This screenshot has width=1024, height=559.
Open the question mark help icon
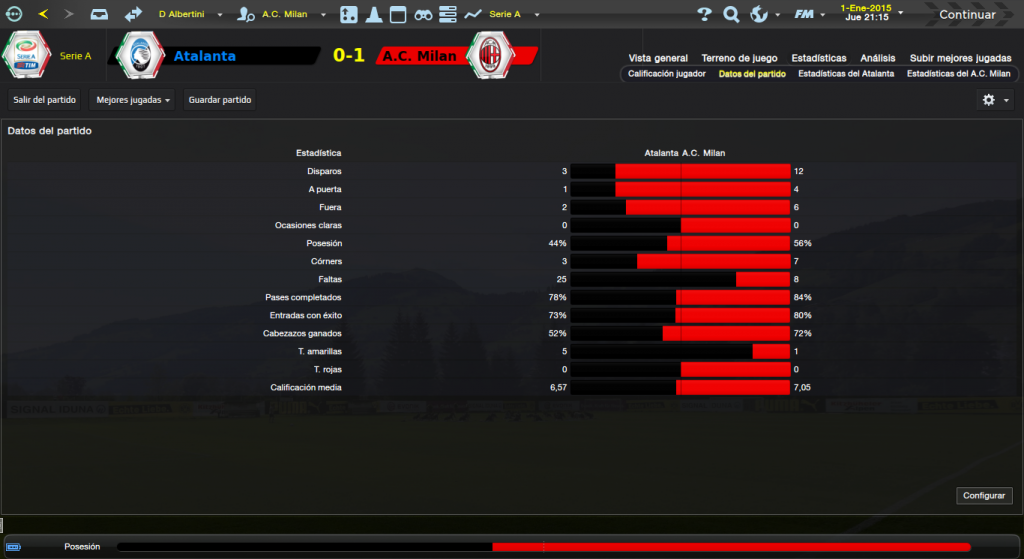[704, 14]
